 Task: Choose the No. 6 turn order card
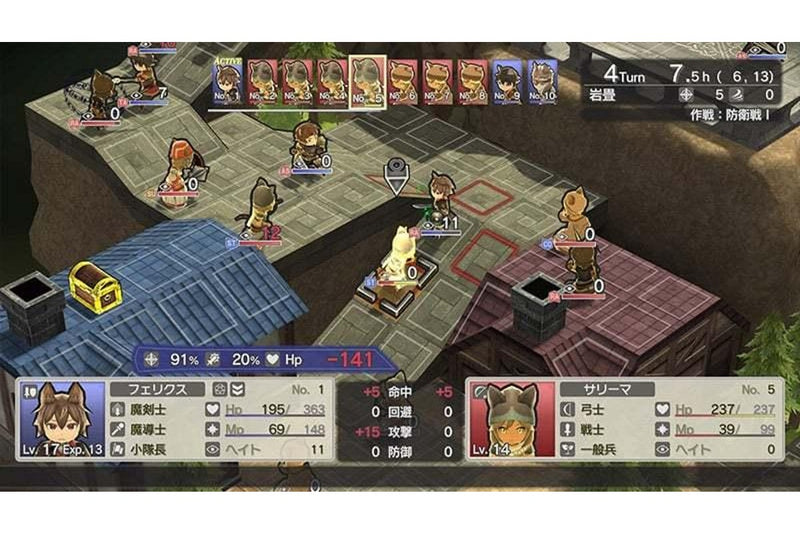point(402,83)
